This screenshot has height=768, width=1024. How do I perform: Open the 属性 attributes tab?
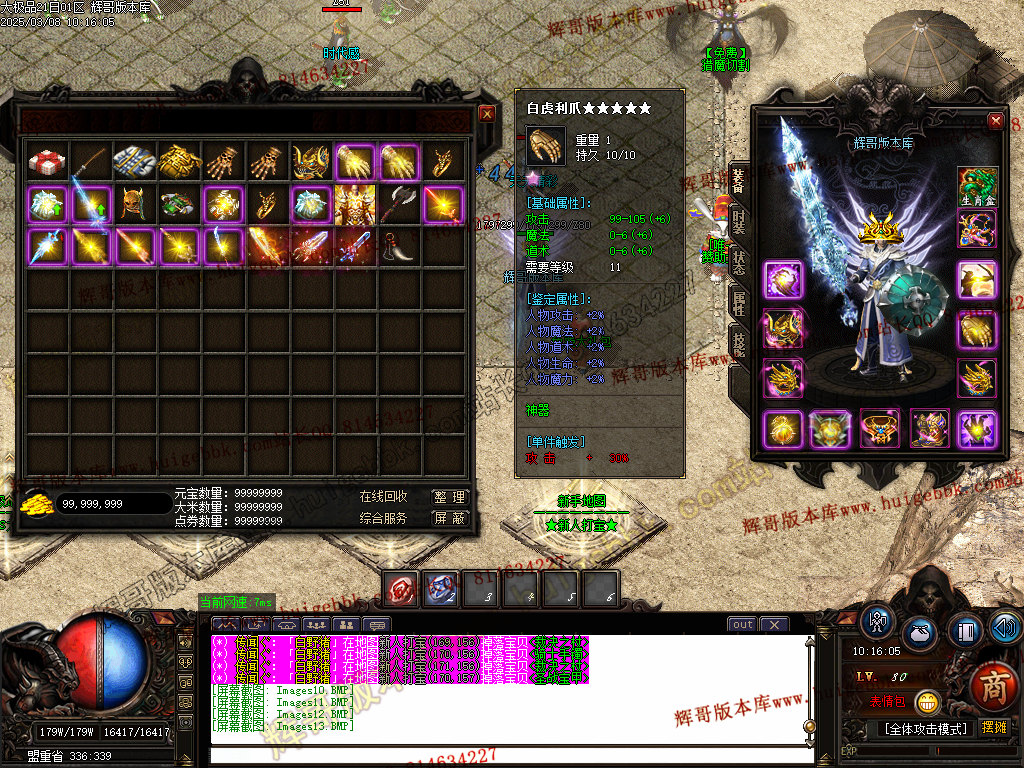click(x=738, y=303)
